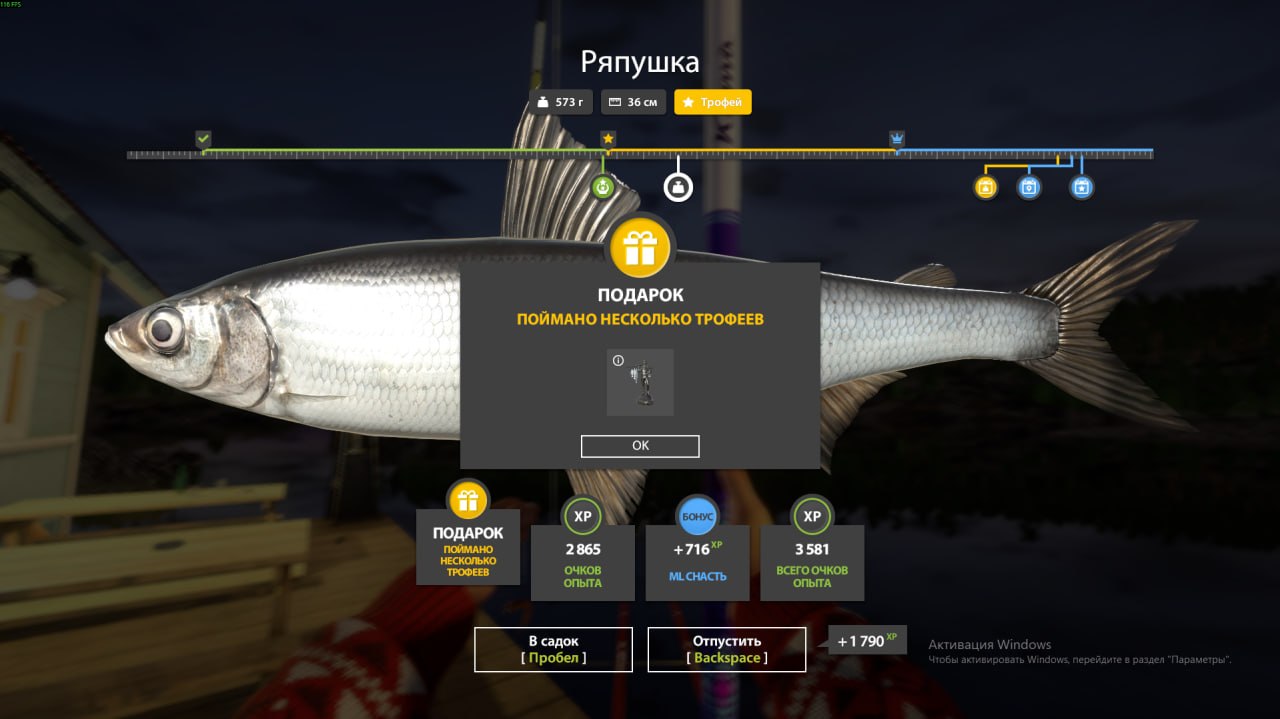Click the white weight marker on scale
Image resolution: width=1280 pixels, height=719 pixels.
tap(678, 187)
